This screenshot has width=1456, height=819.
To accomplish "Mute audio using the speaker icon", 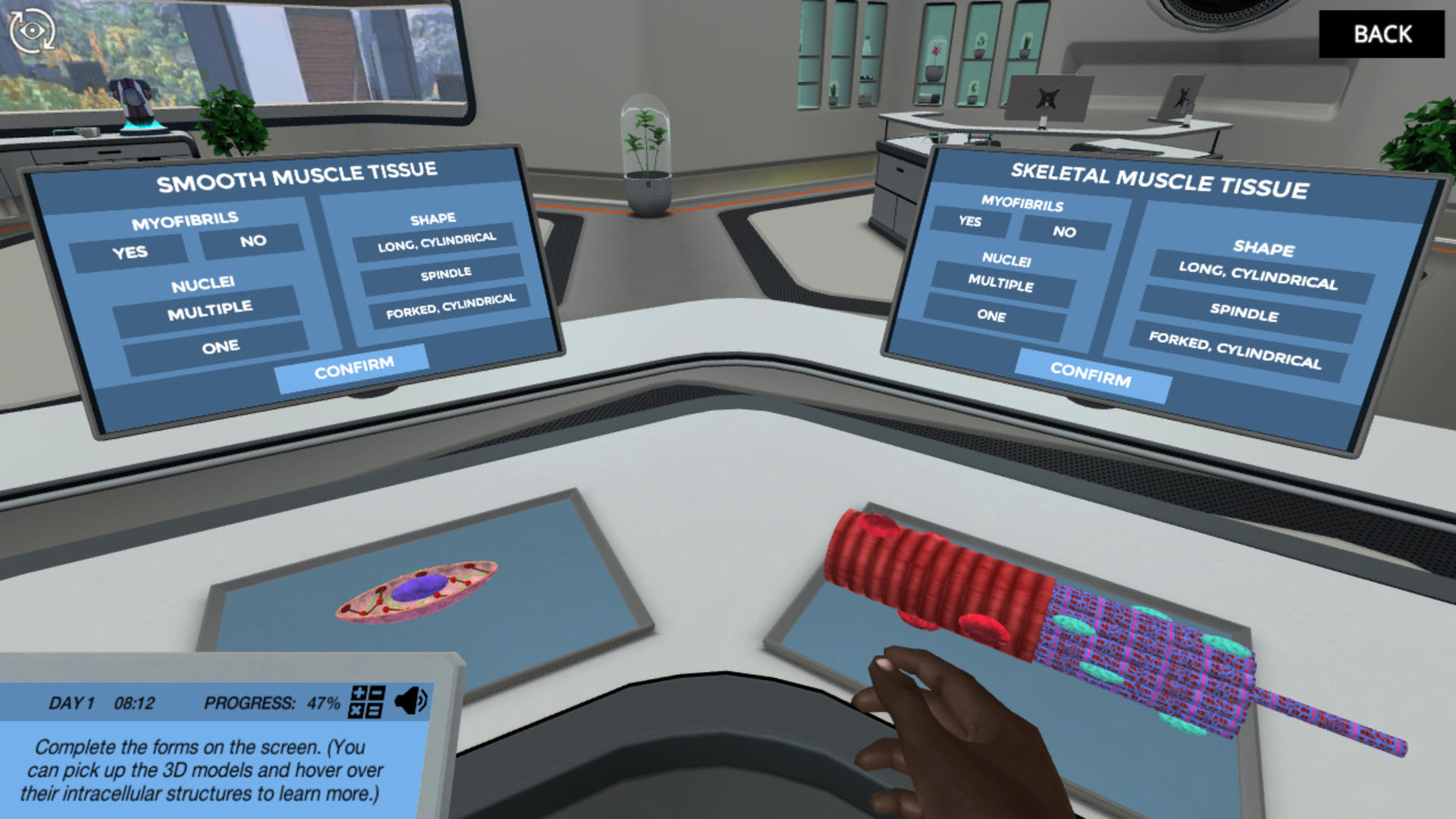I will click(x=411, y=701).
